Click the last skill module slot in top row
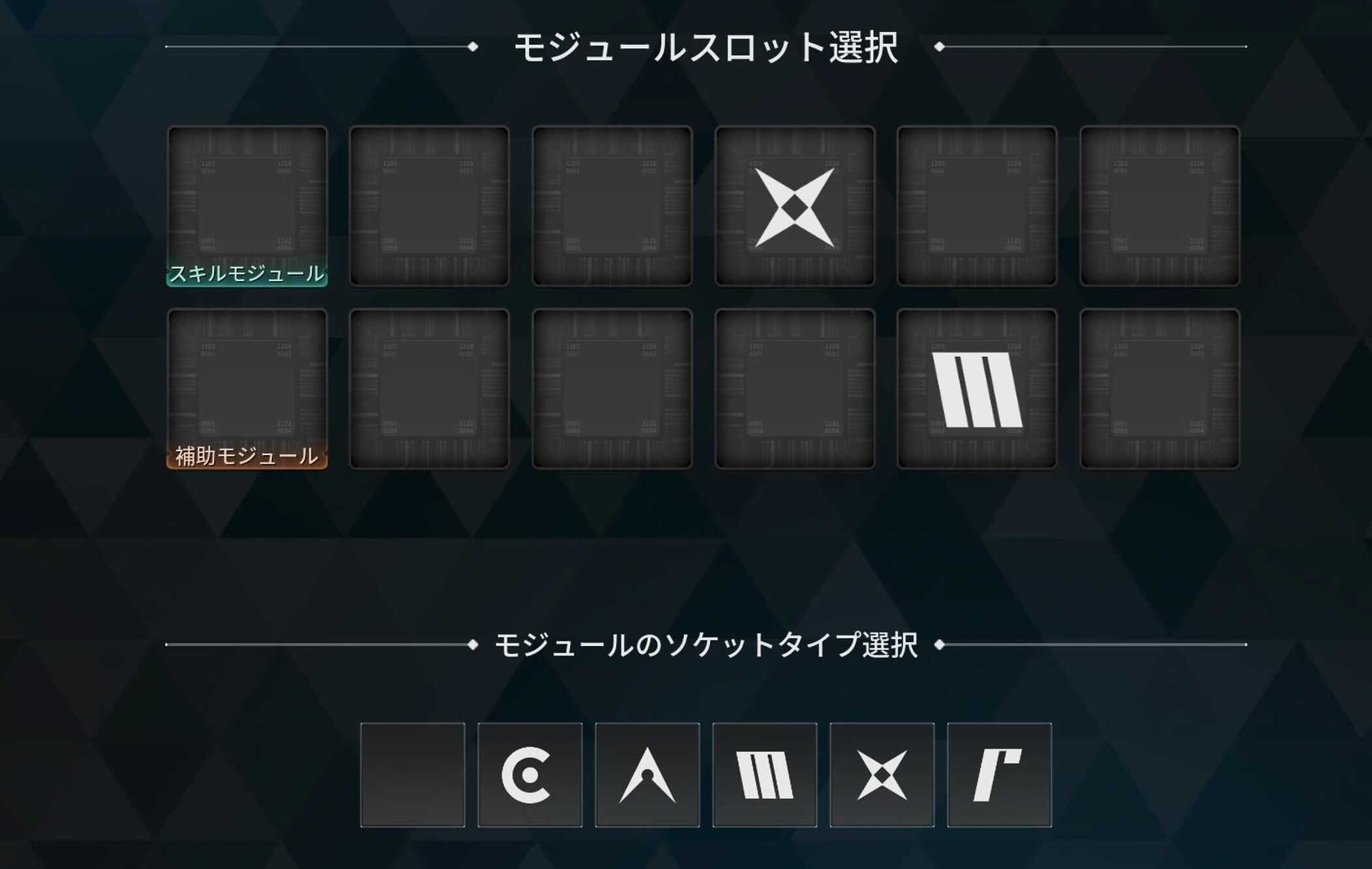This screenshot has width=1372, height=869. [x=1159, y=207]
